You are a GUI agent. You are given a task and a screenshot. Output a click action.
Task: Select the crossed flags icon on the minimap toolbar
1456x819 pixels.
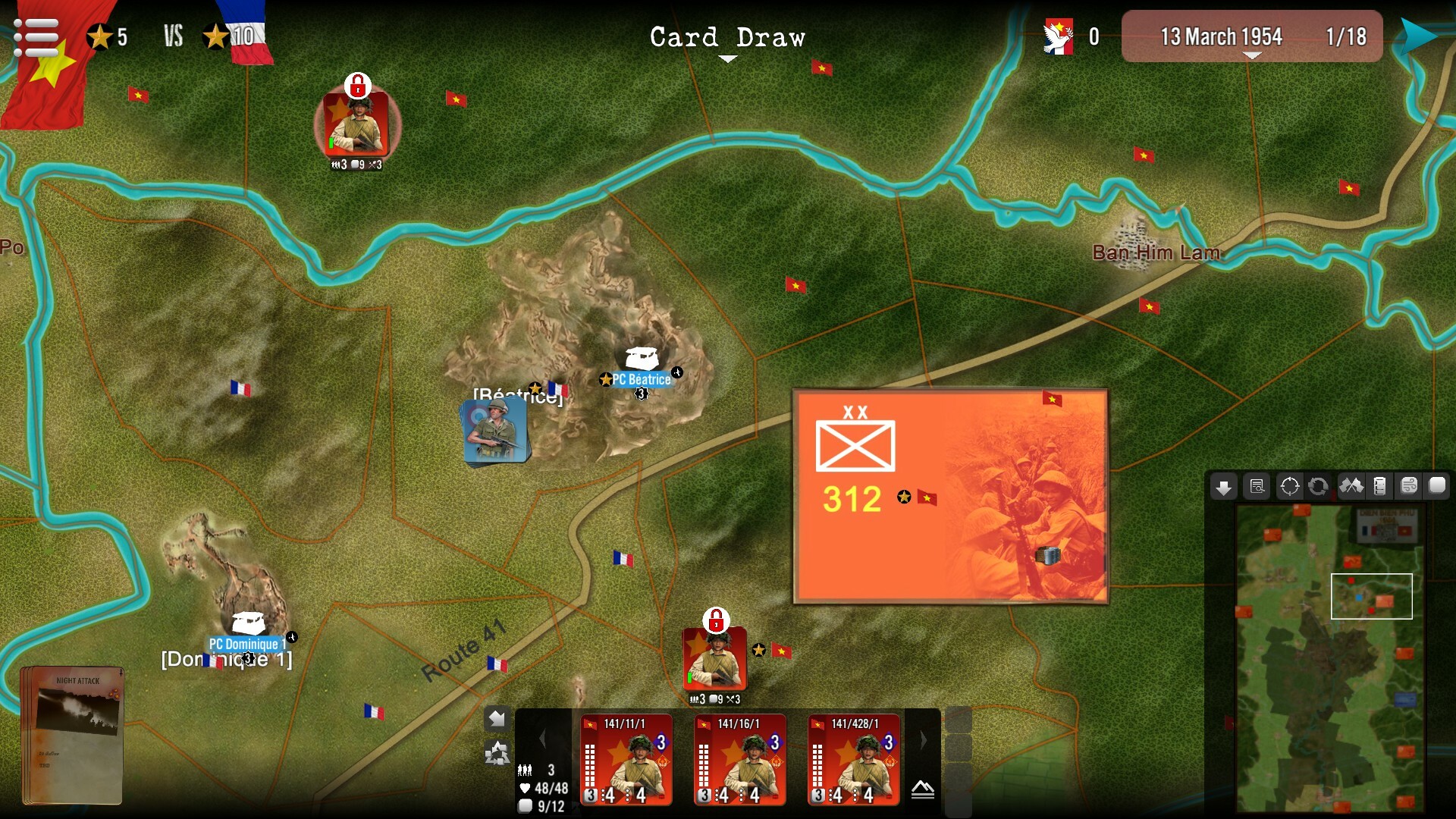coord(1351,487)
